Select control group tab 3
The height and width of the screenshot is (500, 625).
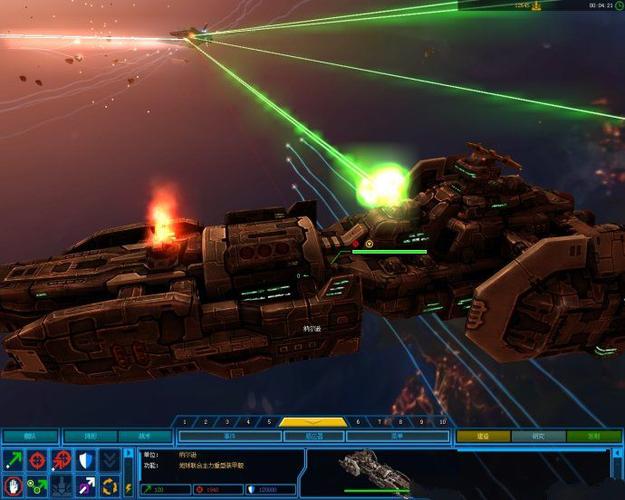pyautogui.click(x=227, y=422)
